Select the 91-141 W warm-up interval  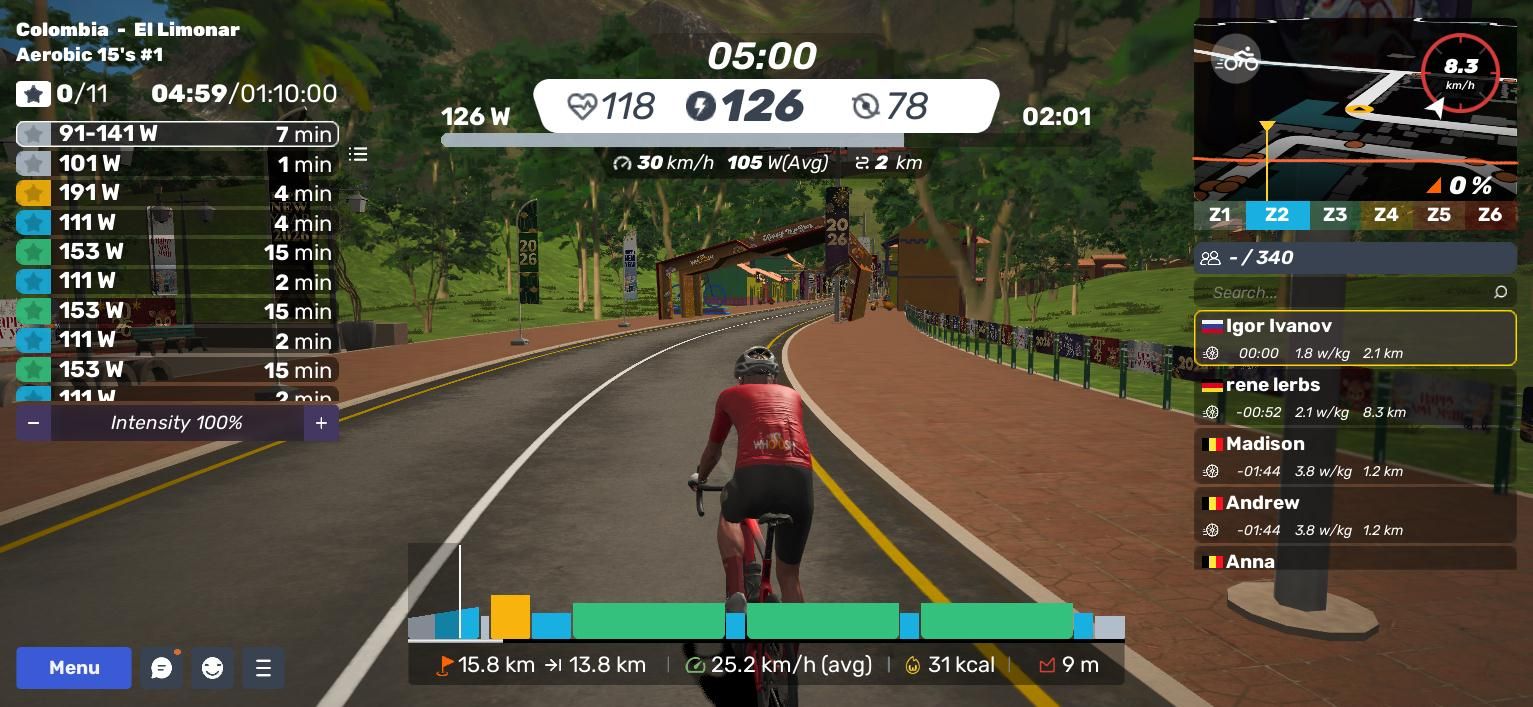pyautogui.click(x=177, y=134)
